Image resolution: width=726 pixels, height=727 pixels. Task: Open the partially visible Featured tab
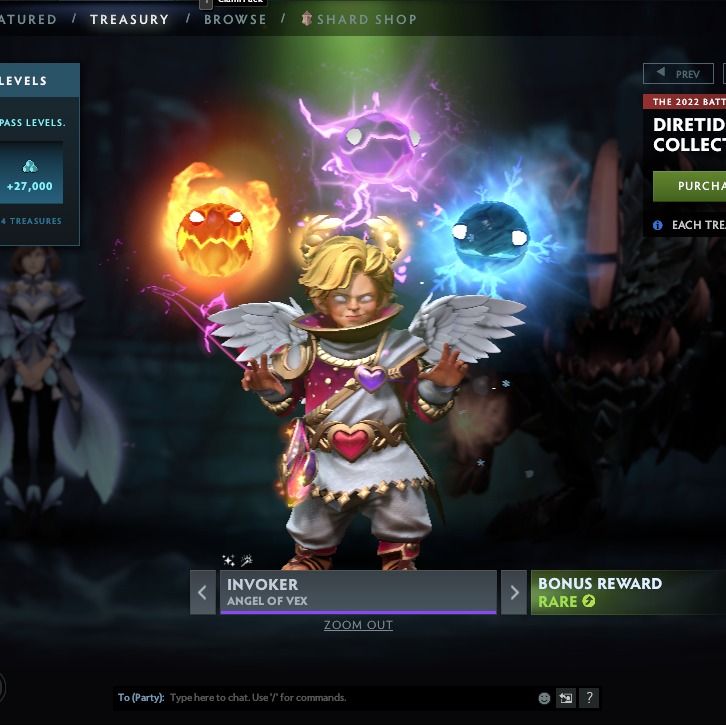[28, 19]
